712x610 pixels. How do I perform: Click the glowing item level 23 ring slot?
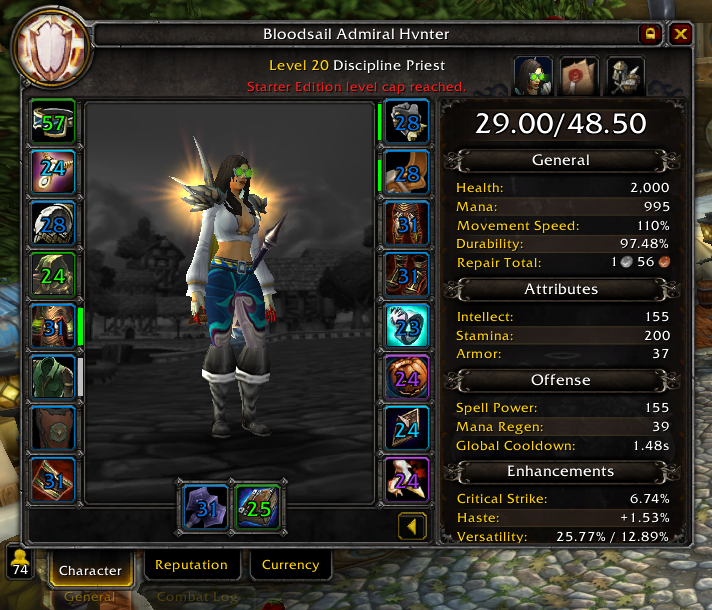pyautogui.click(x=407, y=327)
